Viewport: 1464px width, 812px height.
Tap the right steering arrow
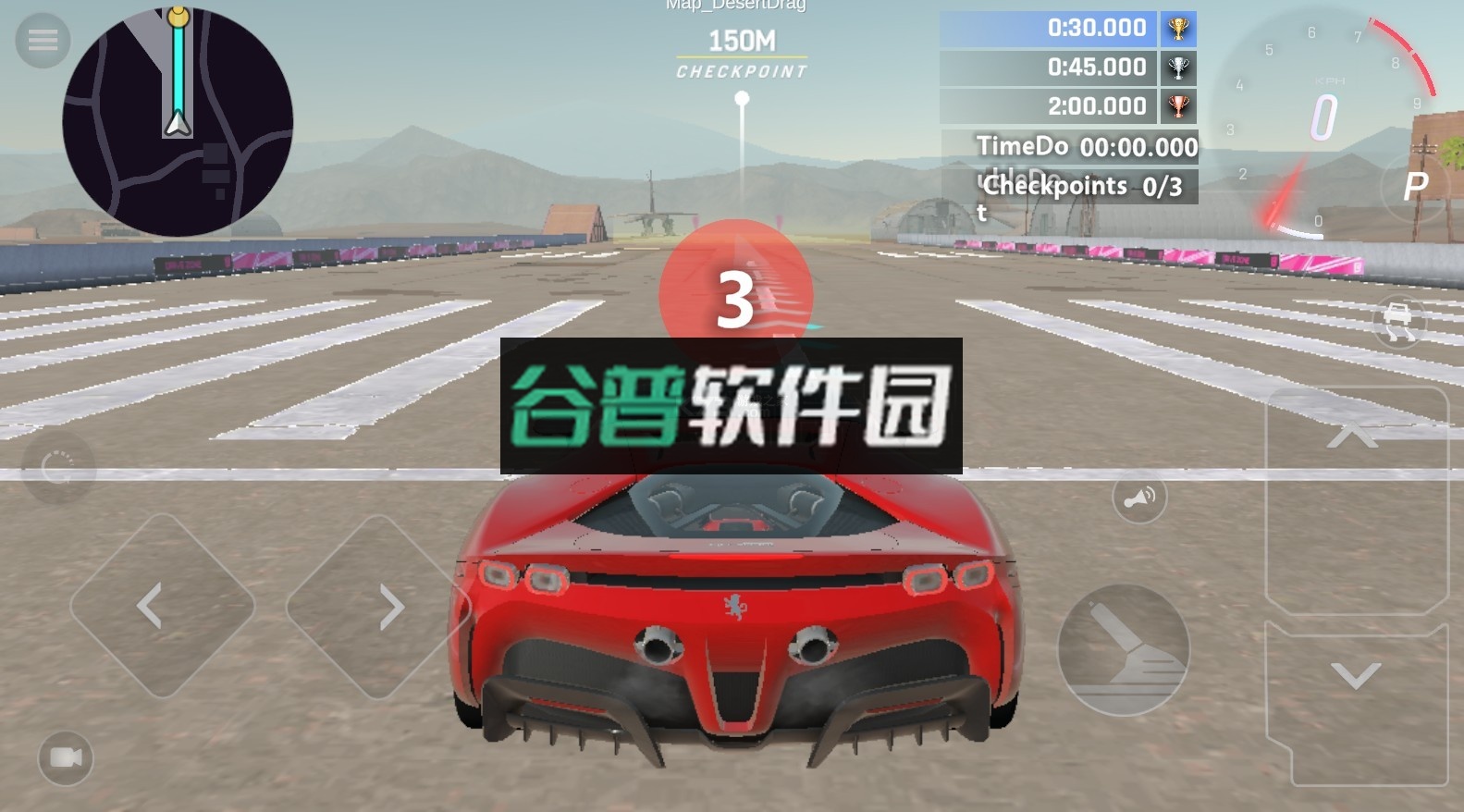388,606
